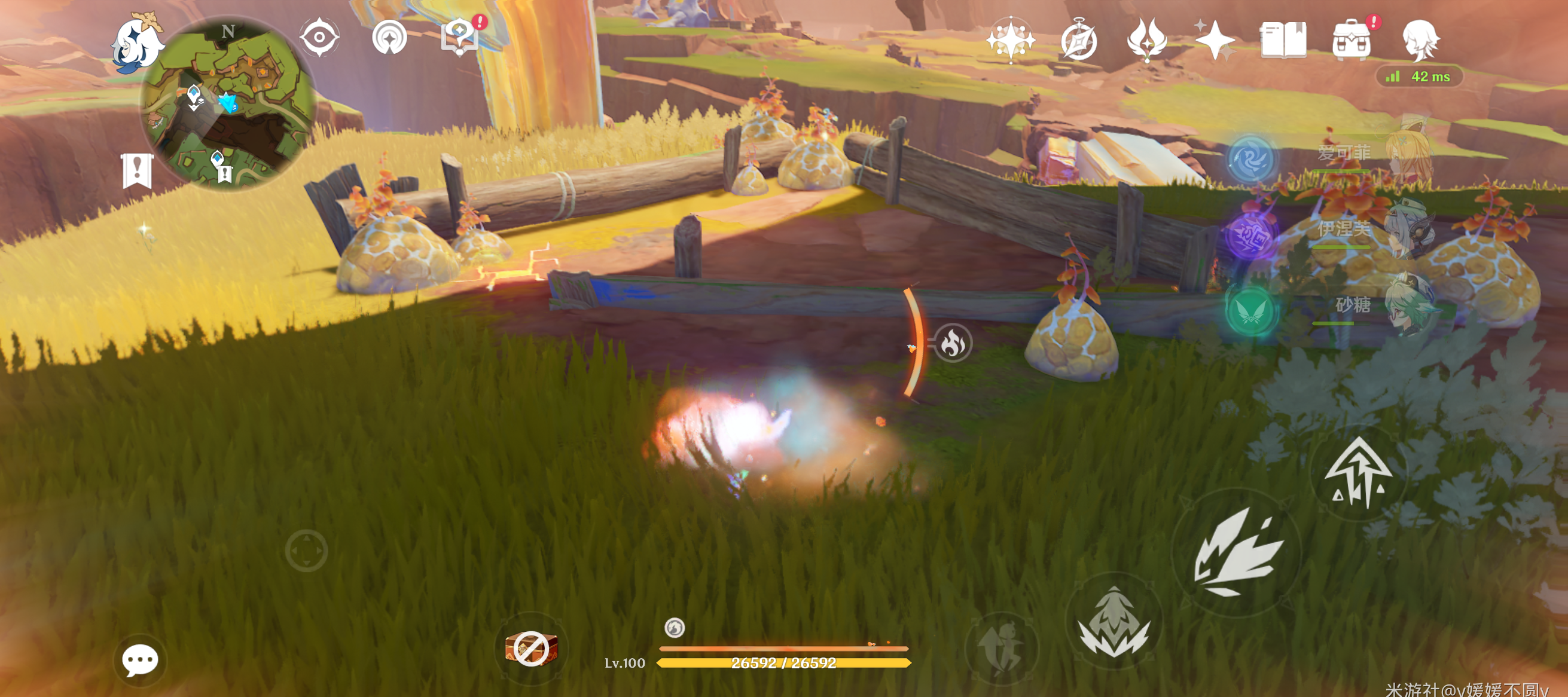
Task: Open the circular minimap
Action: click(x=228, y=103)
